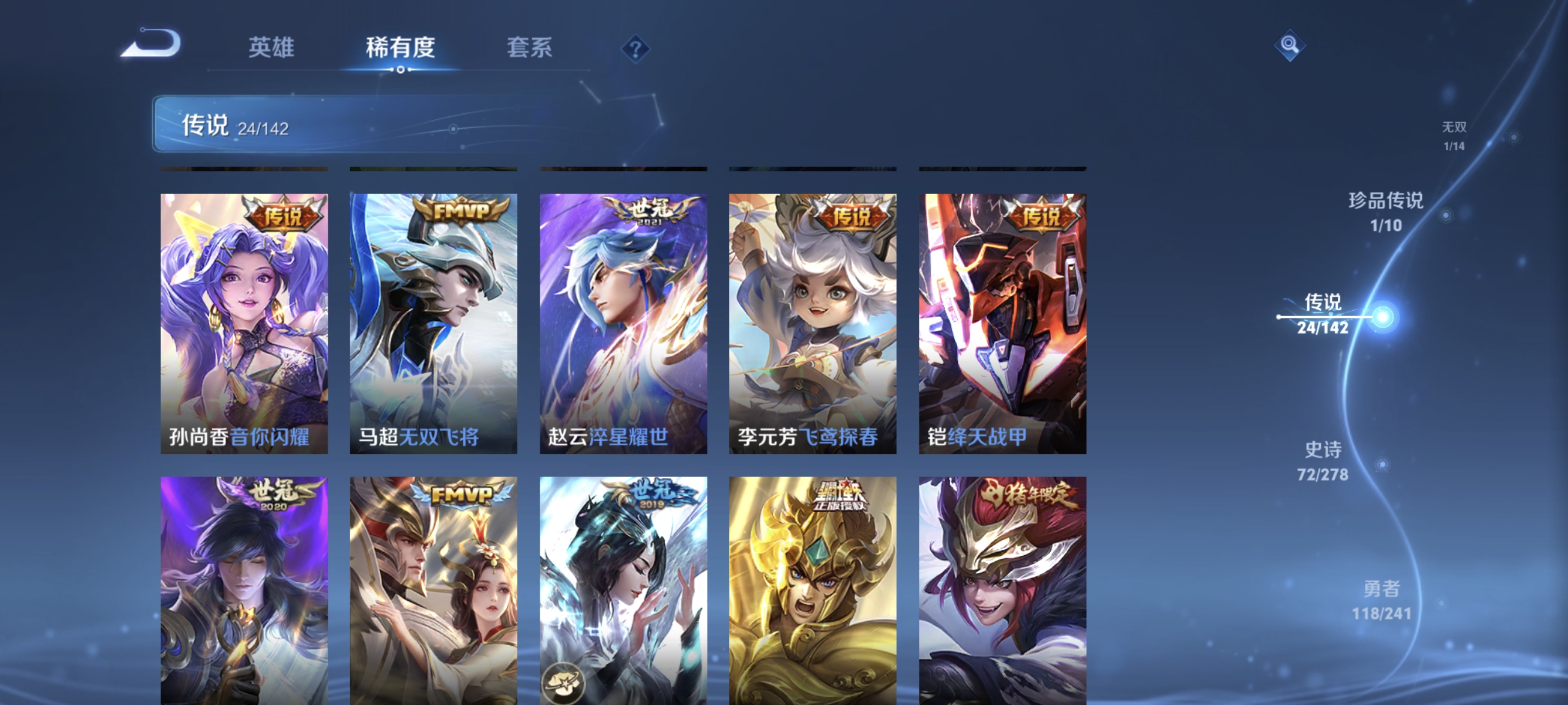This screenshot has width=1568, height=705.
Task: Open the 铠 绛天战甲 skin card
Action: (x=1001, y=323)
